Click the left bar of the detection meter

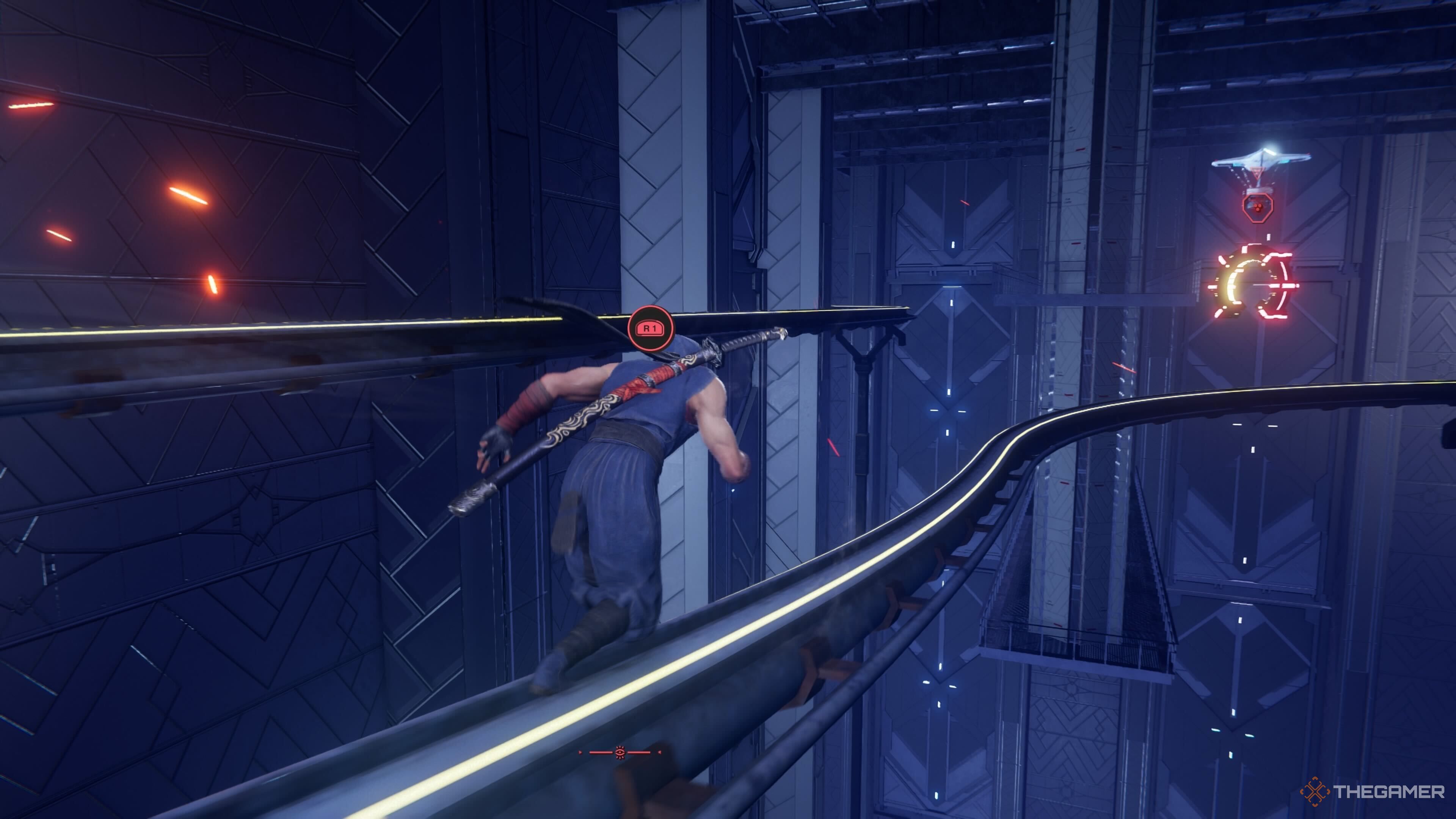pos(601,752)
